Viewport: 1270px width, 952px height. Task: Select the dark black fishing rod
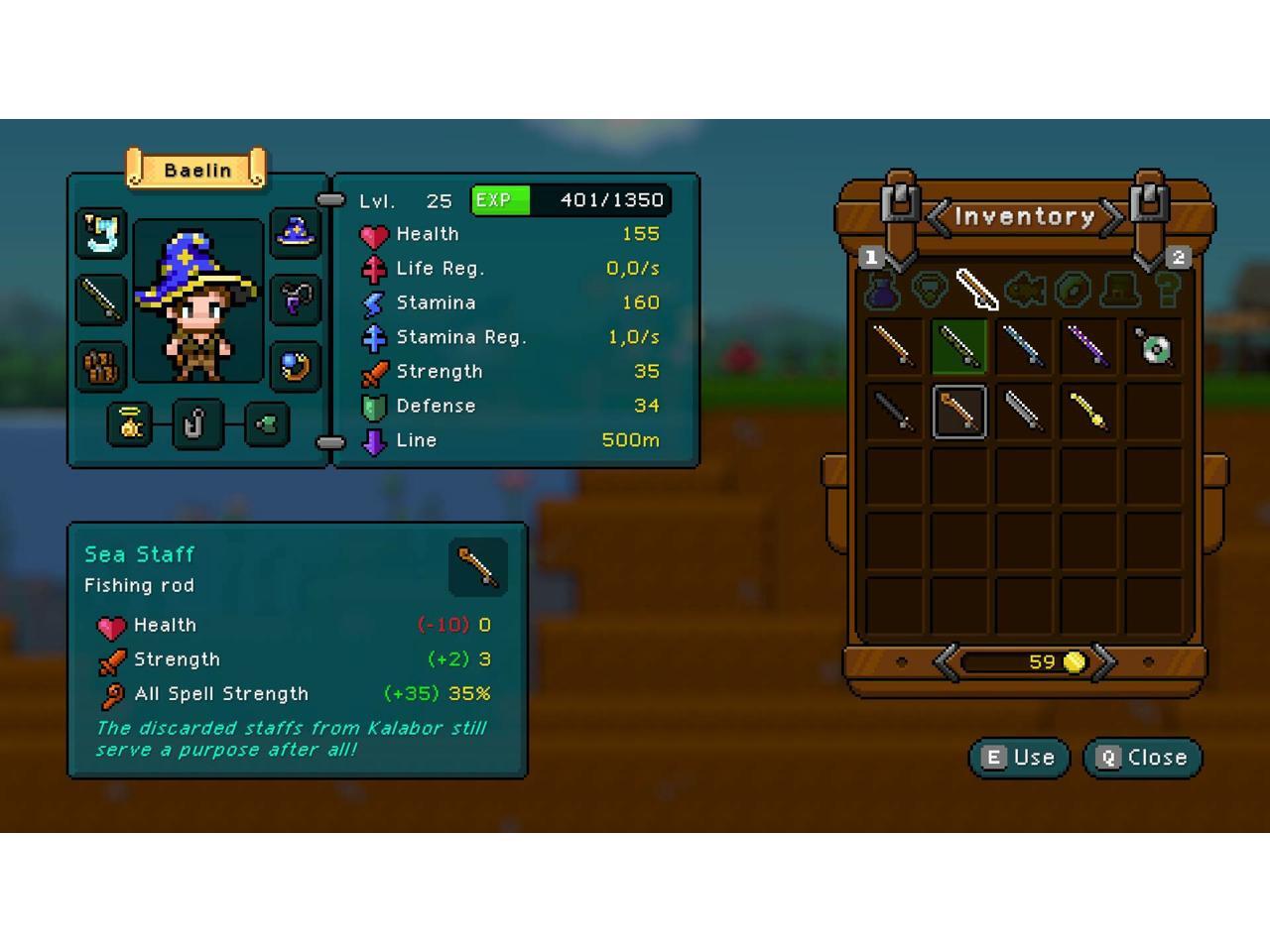[894, 412]
